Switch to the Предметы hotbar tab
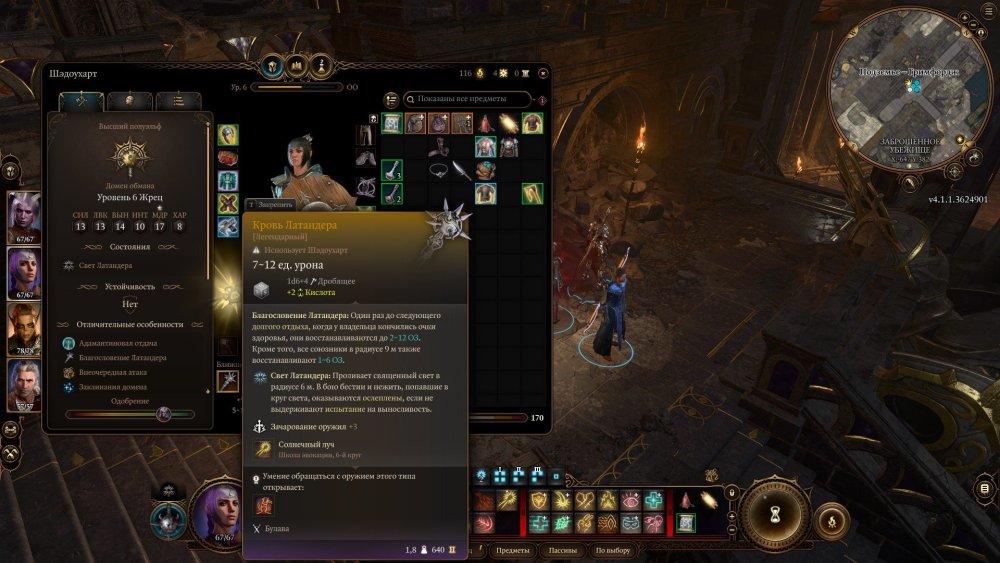This screenshot has height=563, width=1000. pos(513,551)
